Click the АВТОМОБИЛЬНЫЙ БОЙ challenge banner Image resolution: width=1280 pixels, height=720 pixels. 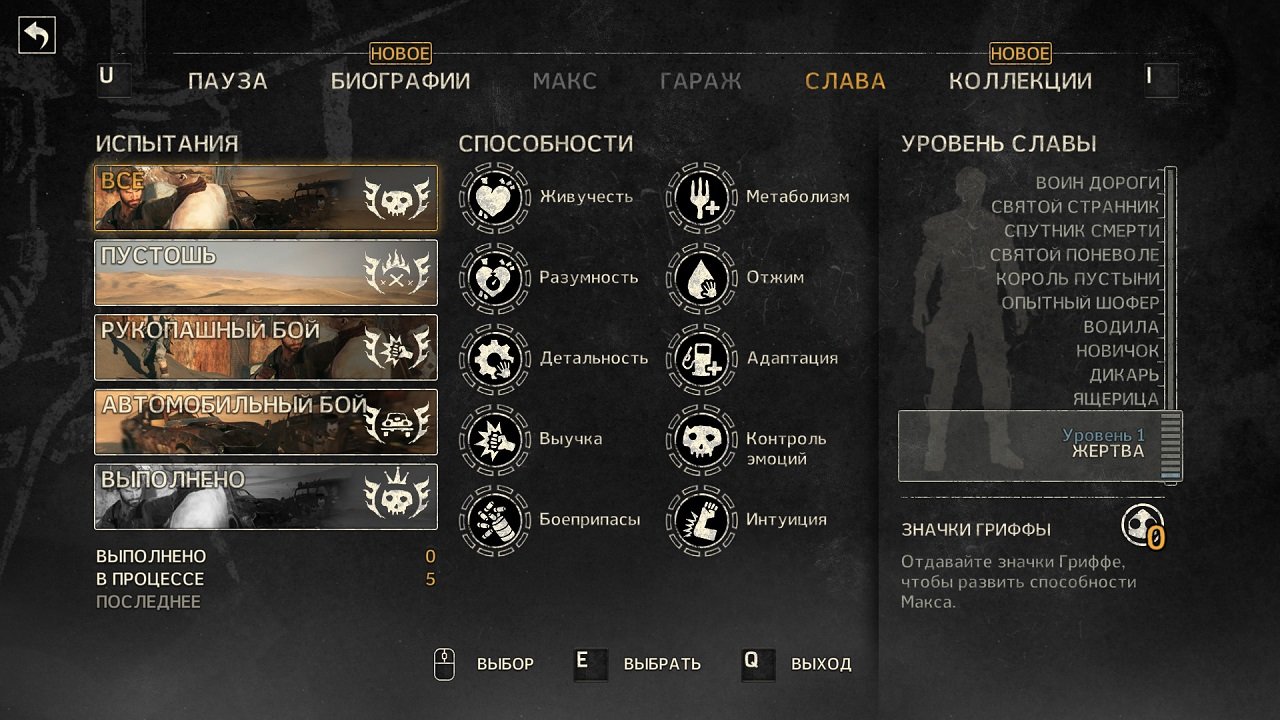point(265,423)
